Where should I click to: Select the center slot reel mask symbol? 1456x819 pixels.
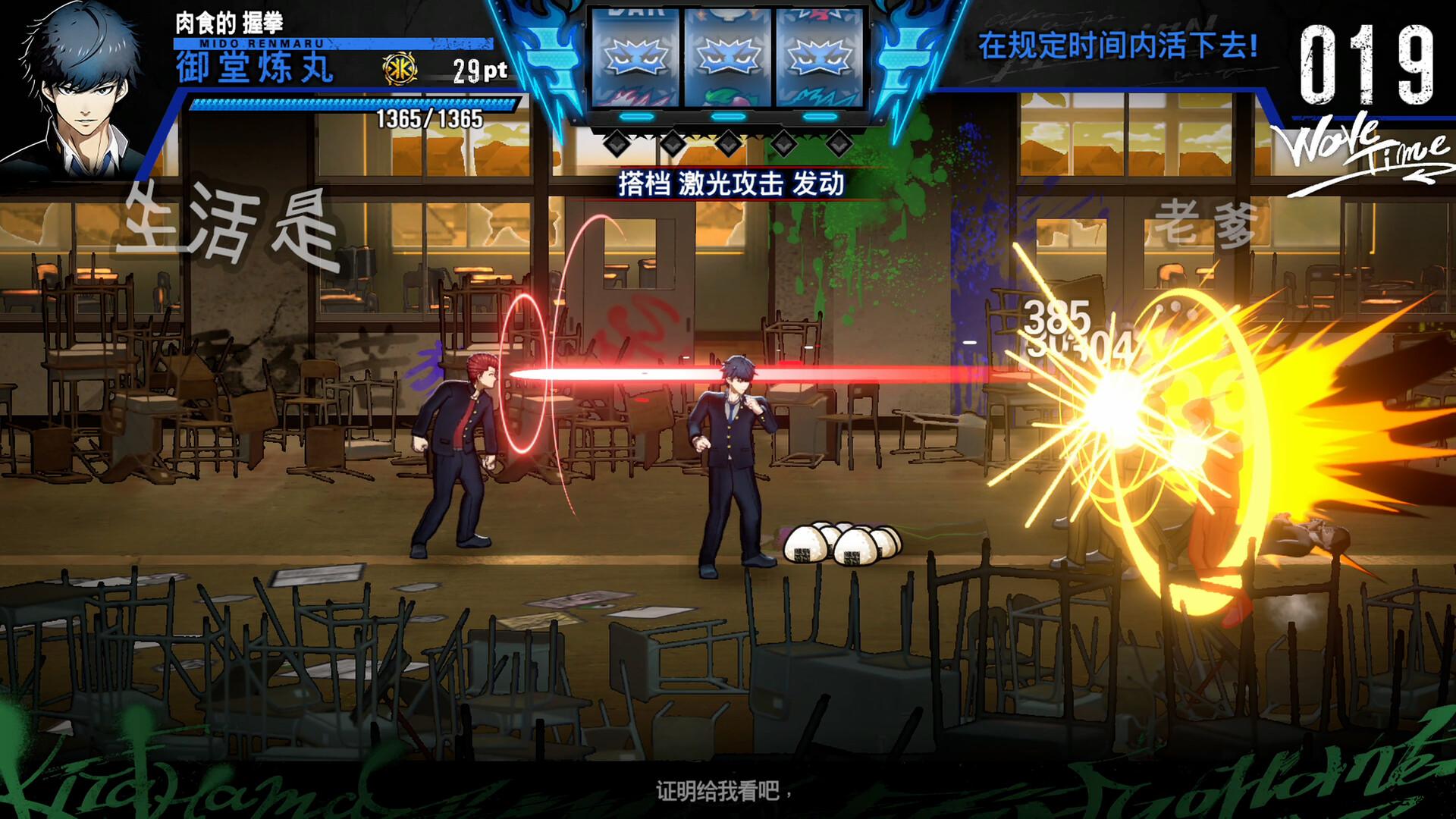pyautogui.click(x=728, y=57)
